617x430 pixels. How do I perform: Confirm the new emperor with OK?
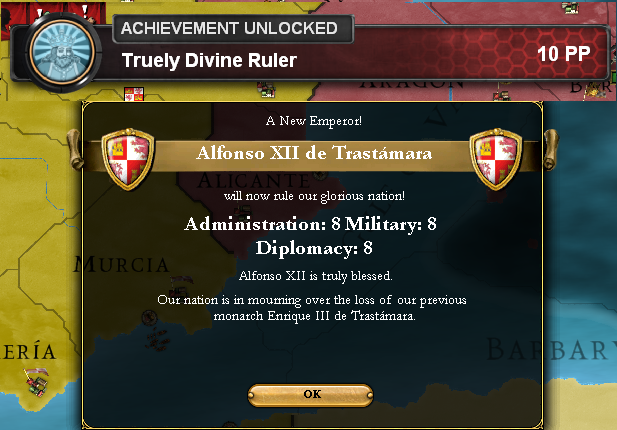click(x=312, y=394)
